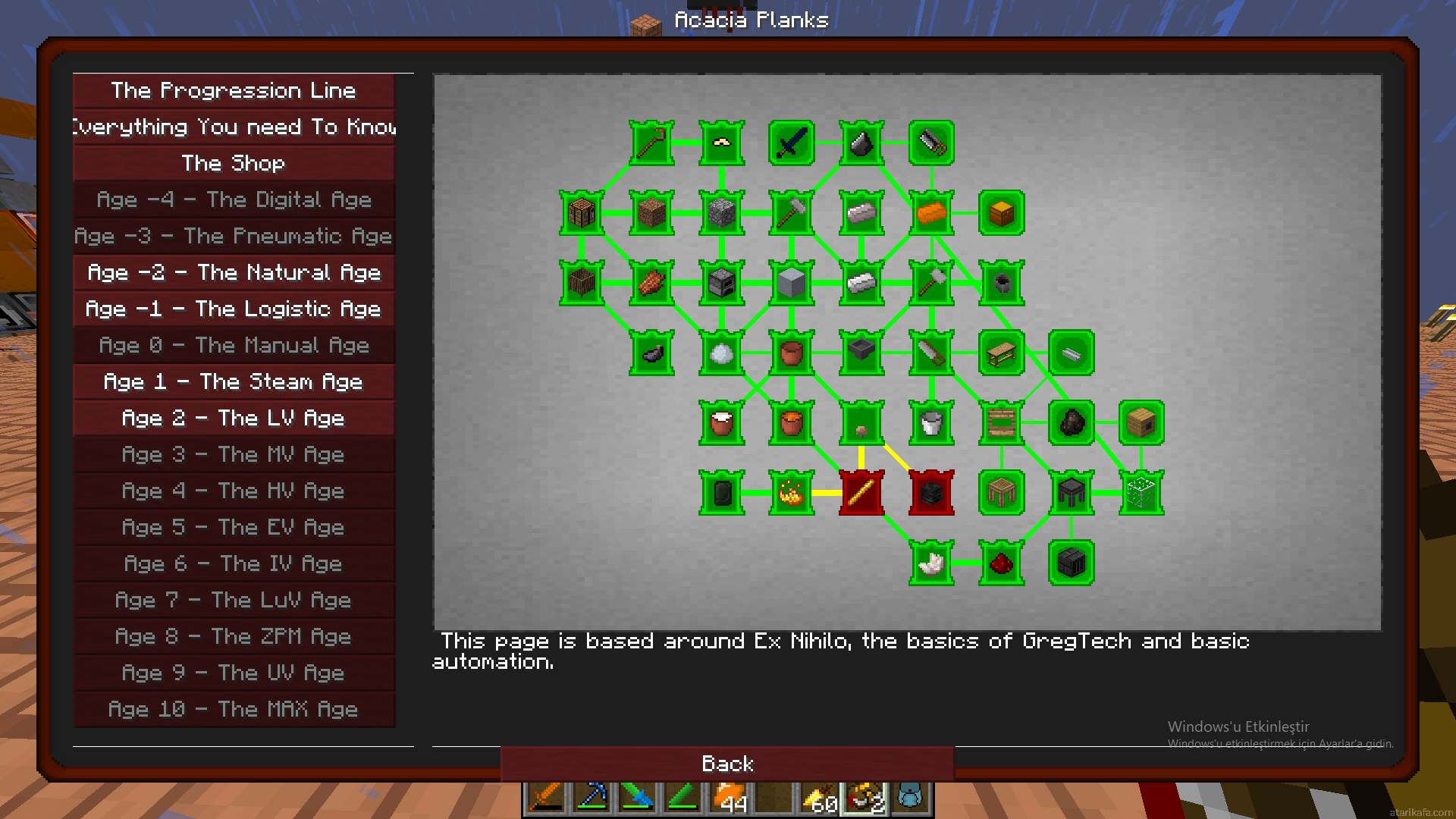Open the orange ingot quest node
Viewport: 1456px width, 819px height.
[x=931, y=213]
